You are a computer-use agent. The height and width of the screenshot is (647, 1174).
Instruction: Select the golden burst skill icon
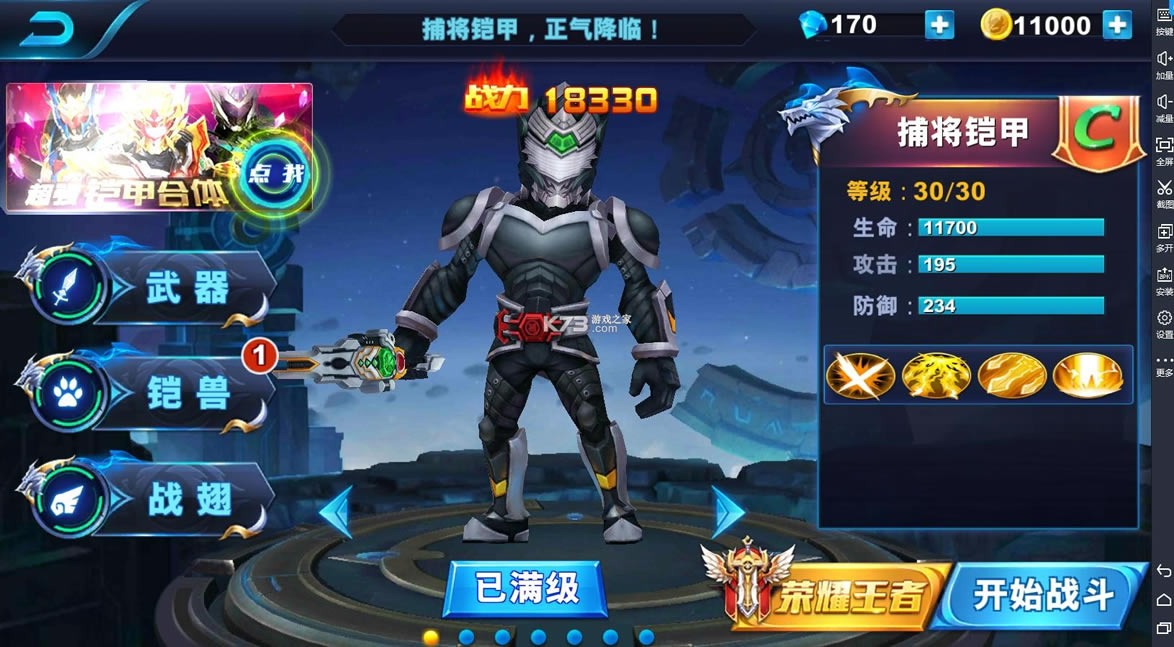(x=1087, y=375)
